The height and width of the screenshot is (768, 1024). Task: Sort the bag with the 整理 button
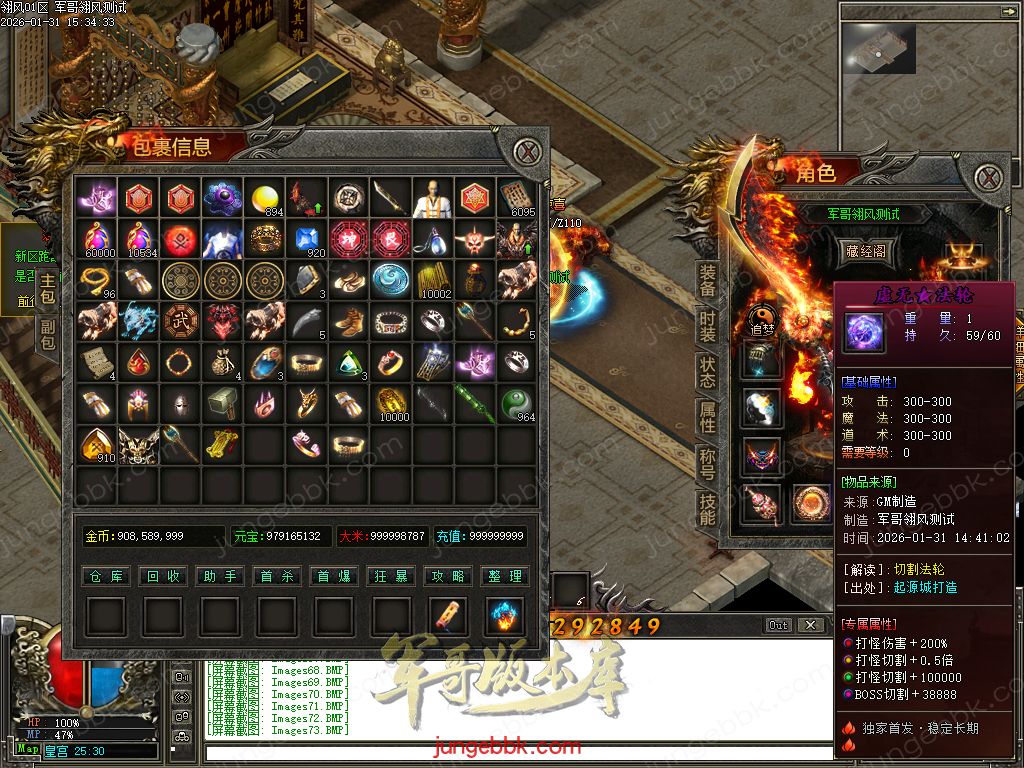tap(506, 576)
